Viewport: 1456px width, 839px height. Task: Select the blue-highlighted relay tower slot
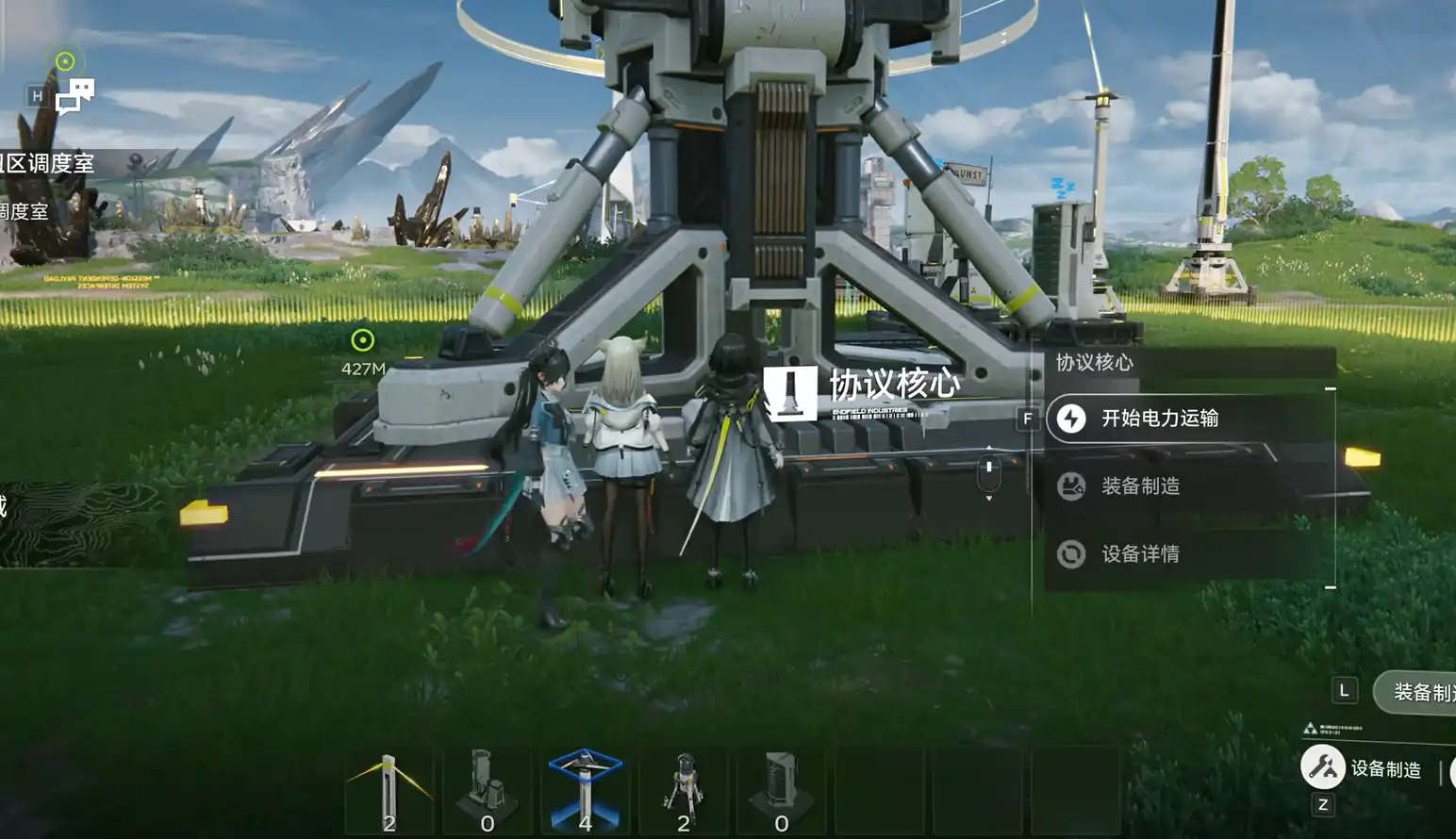[585, 790]
